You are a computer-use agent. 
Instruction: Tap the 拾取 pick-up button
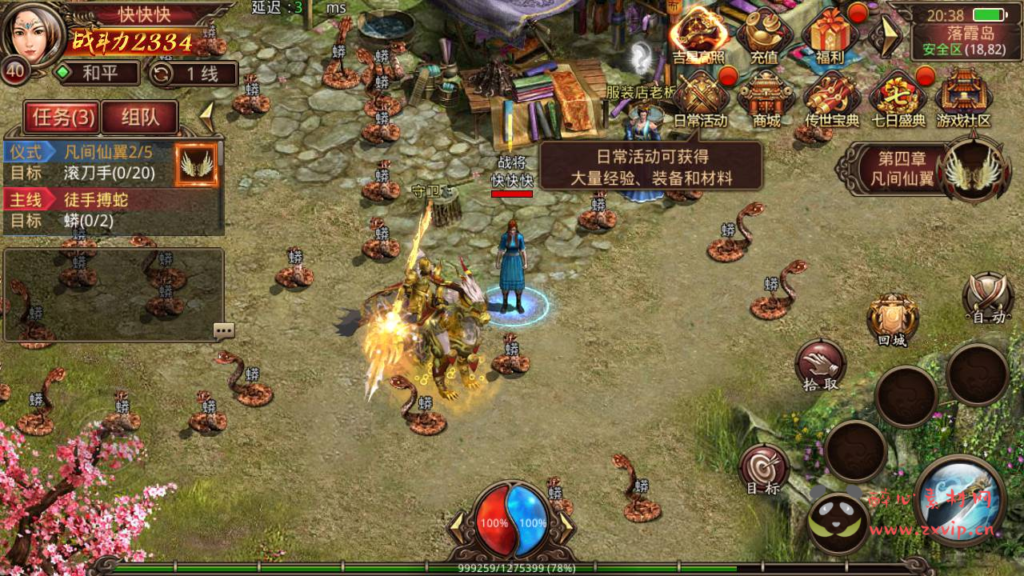click(x=820, y=365)
